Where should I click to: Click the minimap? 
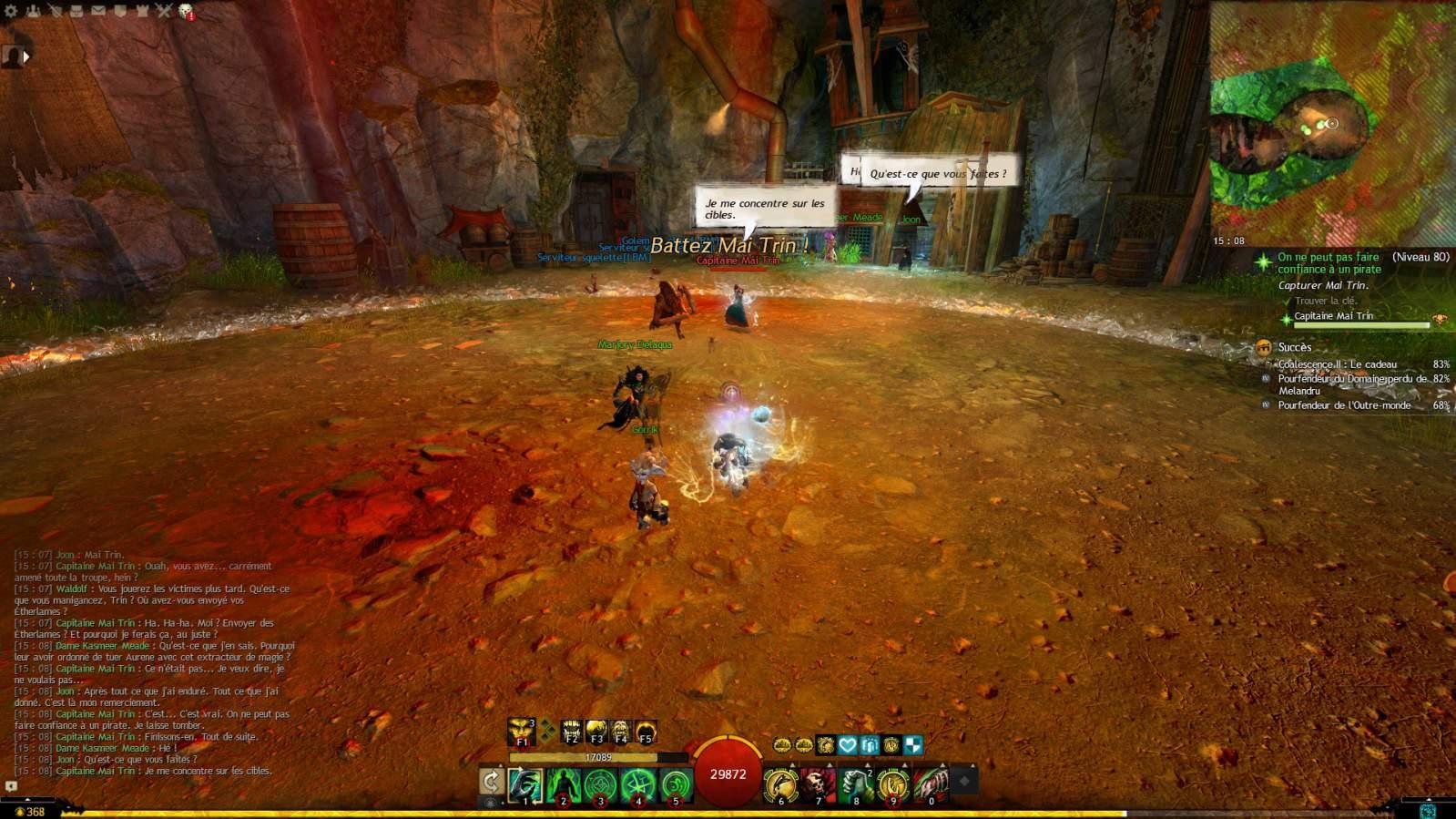[x=1332, y=123]
